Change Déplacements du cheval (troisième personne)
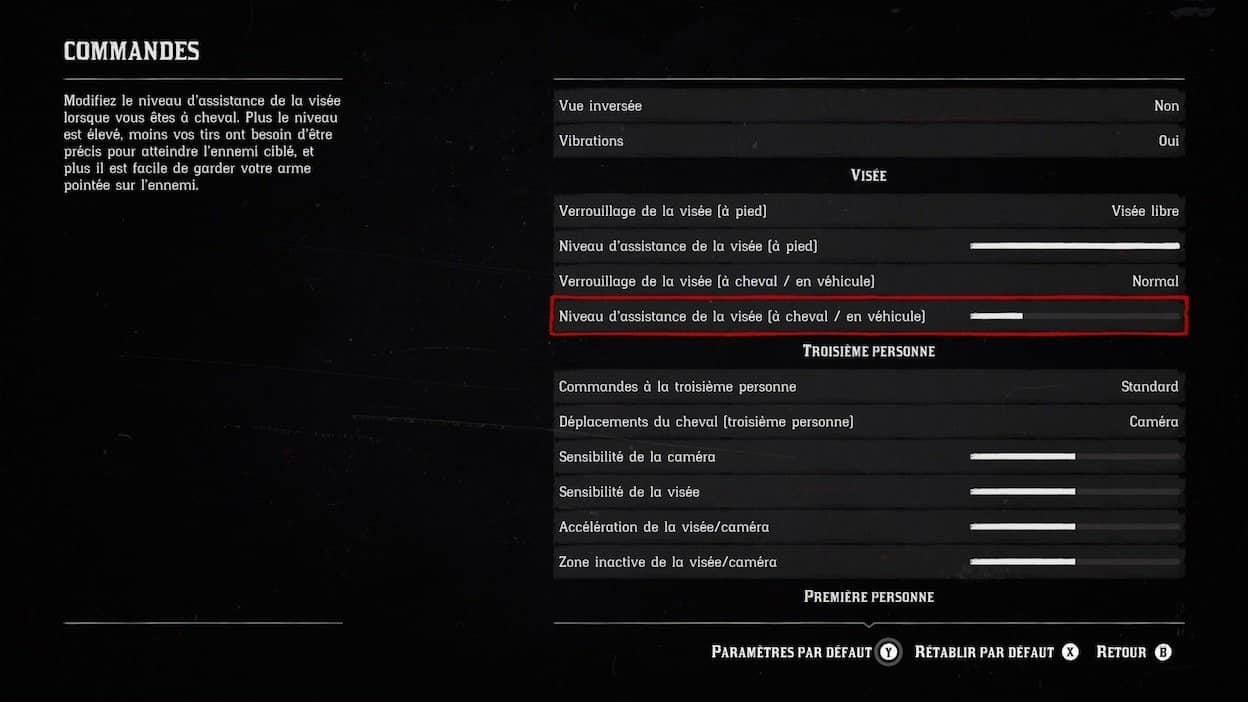The height and width of the screenshot is (702, 1248). (868, 422)
